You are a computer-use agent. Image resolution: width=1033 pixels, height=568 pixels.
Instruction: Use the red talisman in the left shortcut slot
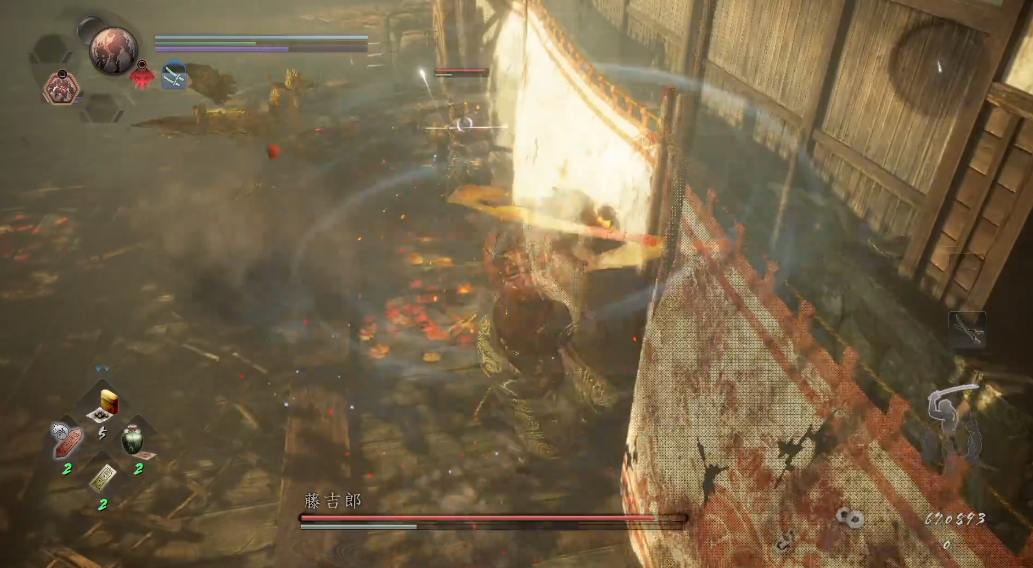click(x=67, y=438)
